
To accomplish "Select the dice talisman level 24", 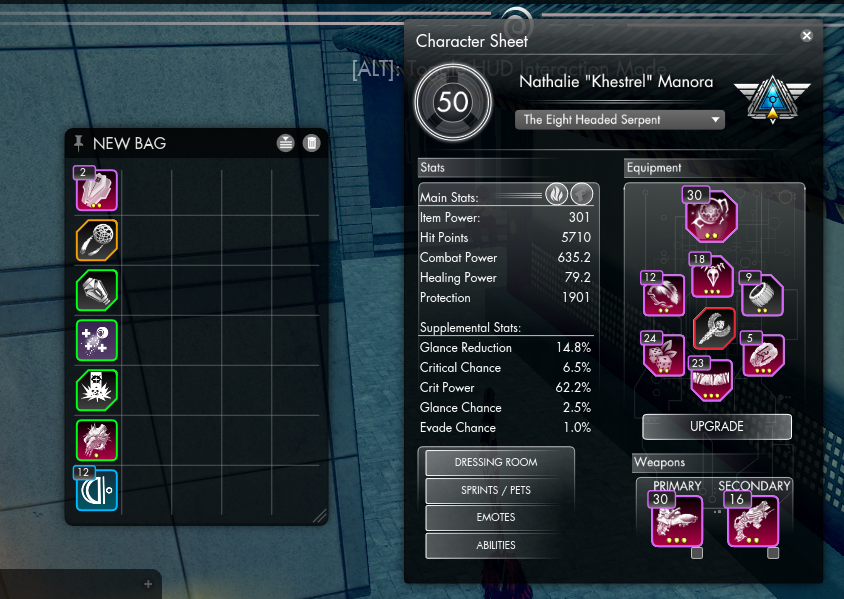I will (663, 355).
